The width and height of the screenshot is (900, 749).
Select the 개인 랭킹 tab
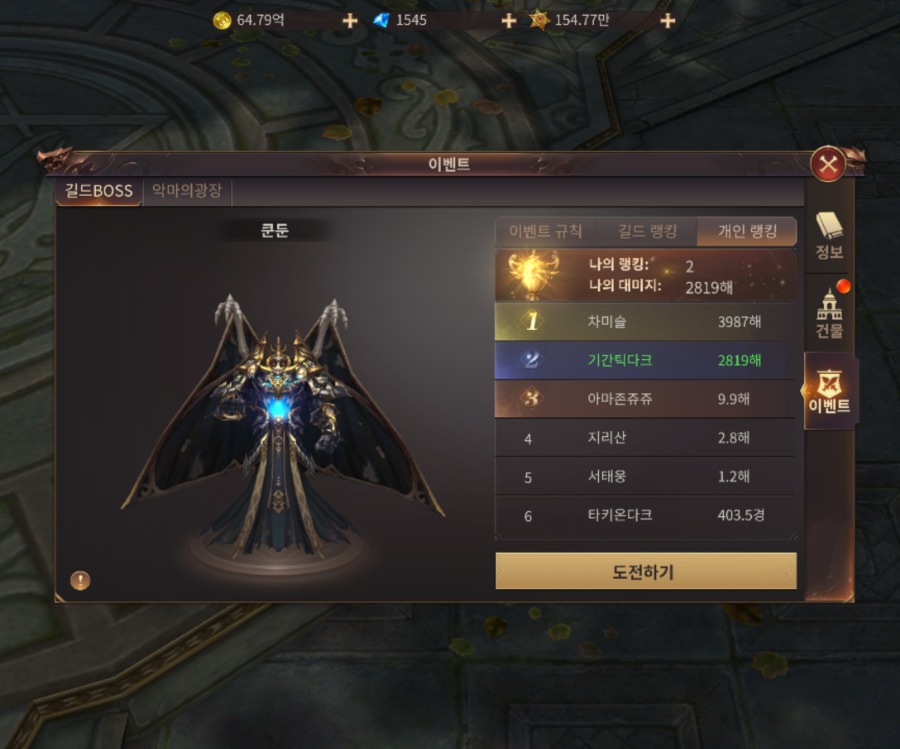[746, 231]
